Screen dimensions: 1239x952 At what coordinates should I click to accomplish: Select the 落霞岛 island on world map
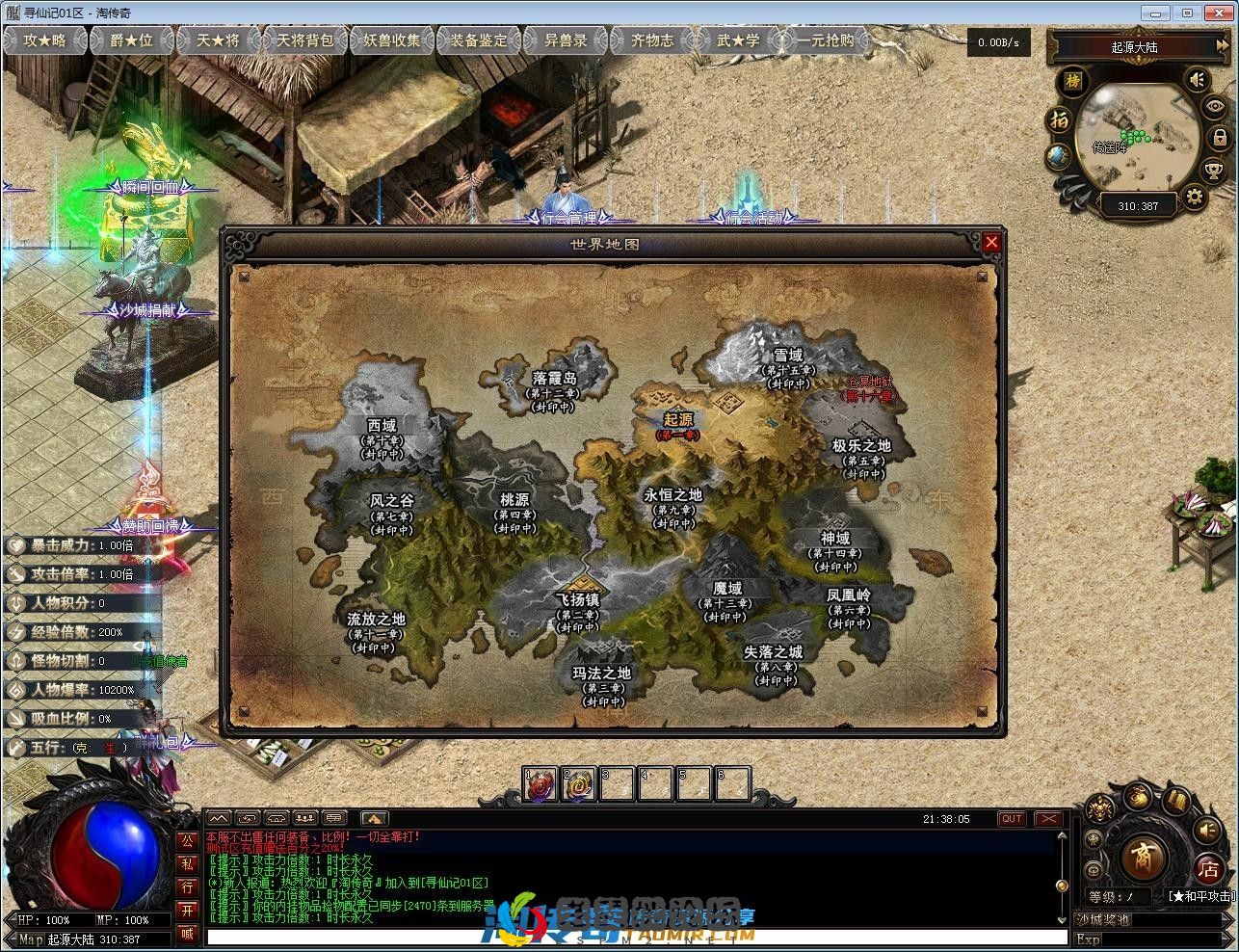click(554, 379)
